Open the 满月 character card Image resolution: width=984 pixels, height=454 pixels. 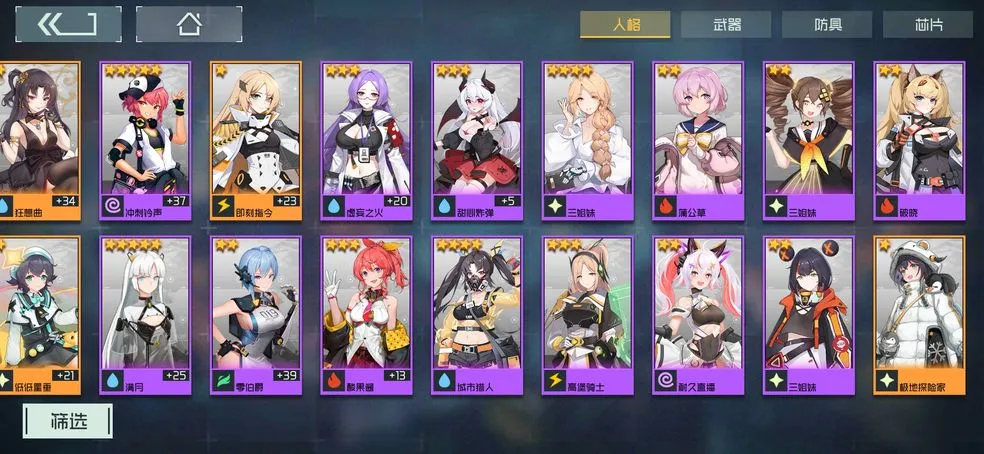point(145,315)
